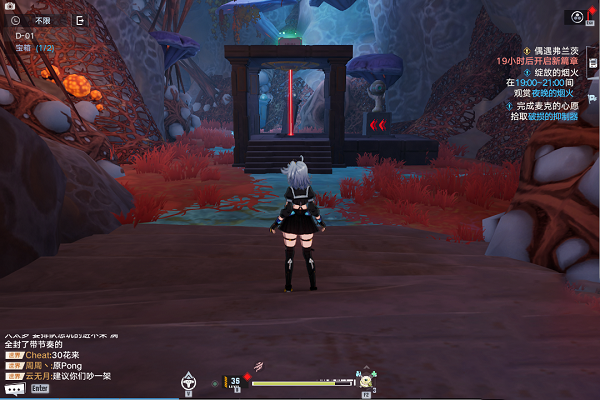The width and height of the screenshot is (600, 400).
Task: Click the exit dungeon door button
Action: point(80,19)
